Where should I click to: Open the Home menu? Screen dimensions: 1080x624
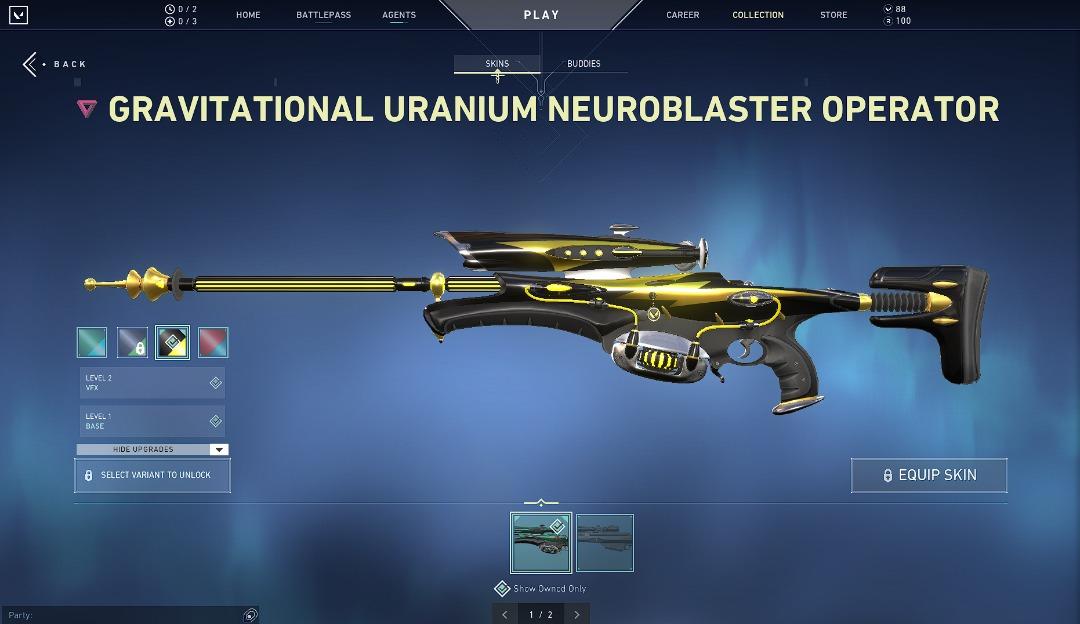pyautogui.click(x=248, y=15)
